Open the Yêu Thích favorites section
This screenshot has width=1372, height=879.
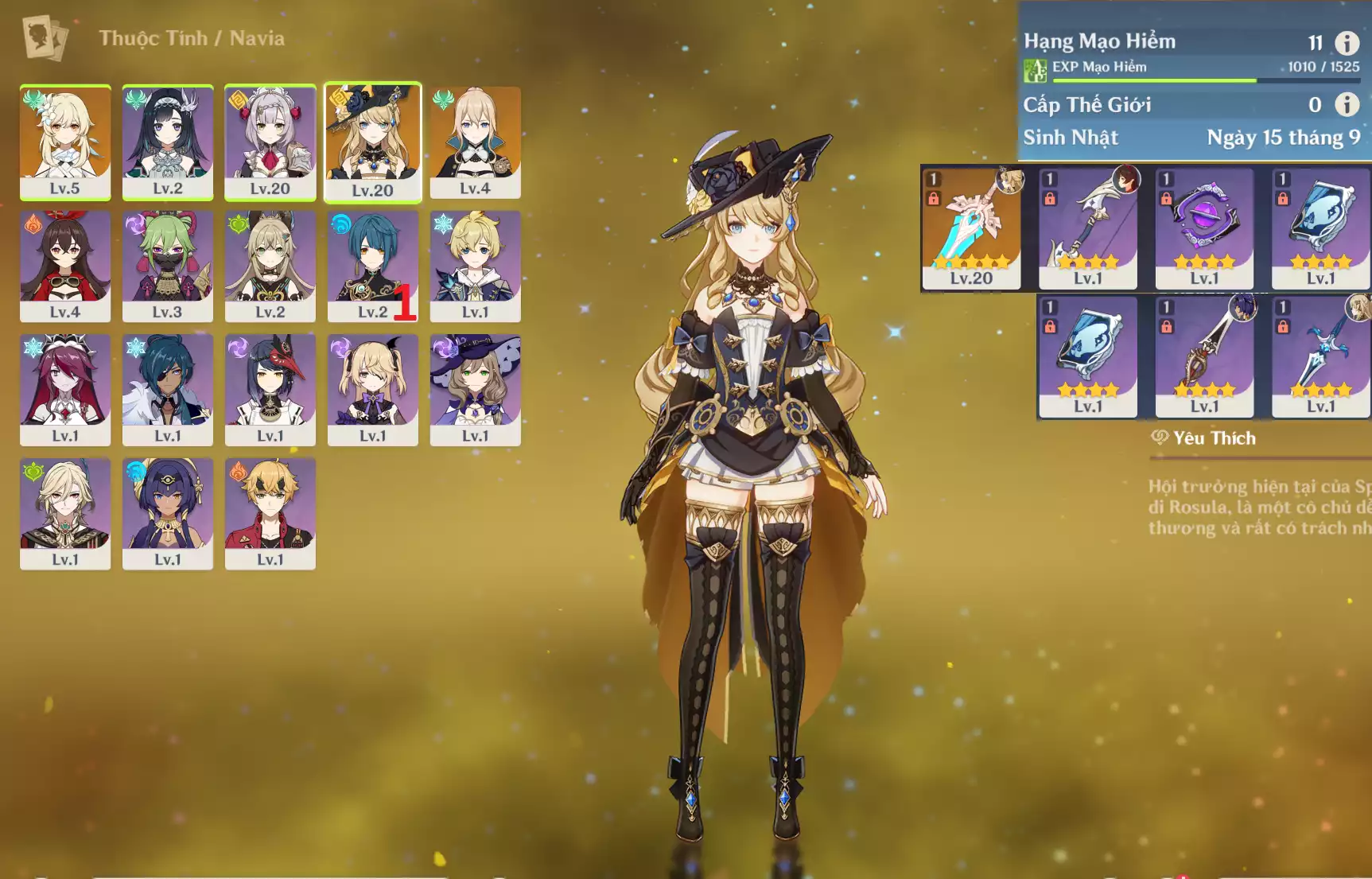pyautogui.click(x=1204, y=438)
